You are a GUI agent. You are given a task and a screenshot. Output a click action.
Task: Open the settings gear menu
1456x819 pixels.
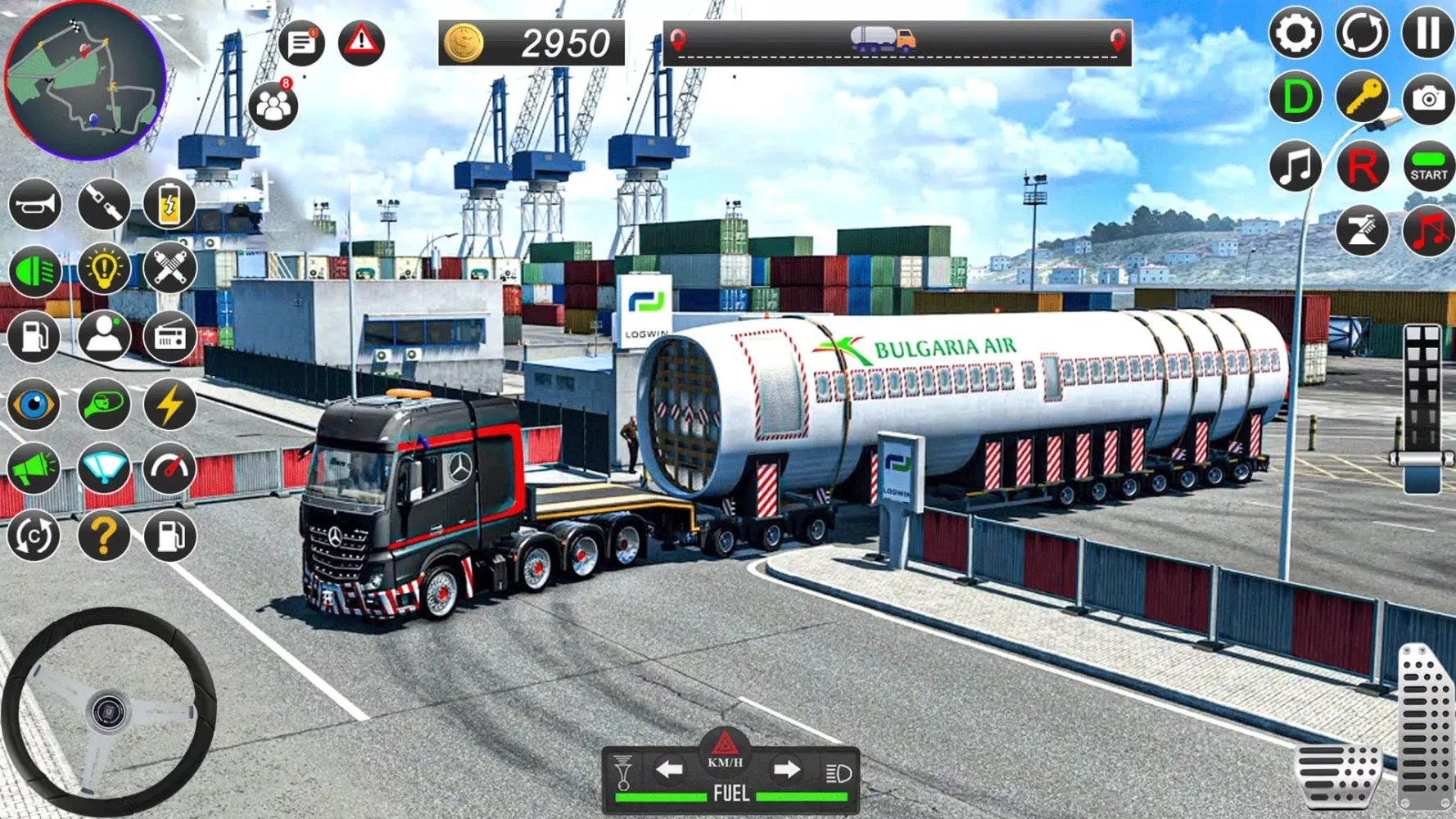click(1295, 33)
